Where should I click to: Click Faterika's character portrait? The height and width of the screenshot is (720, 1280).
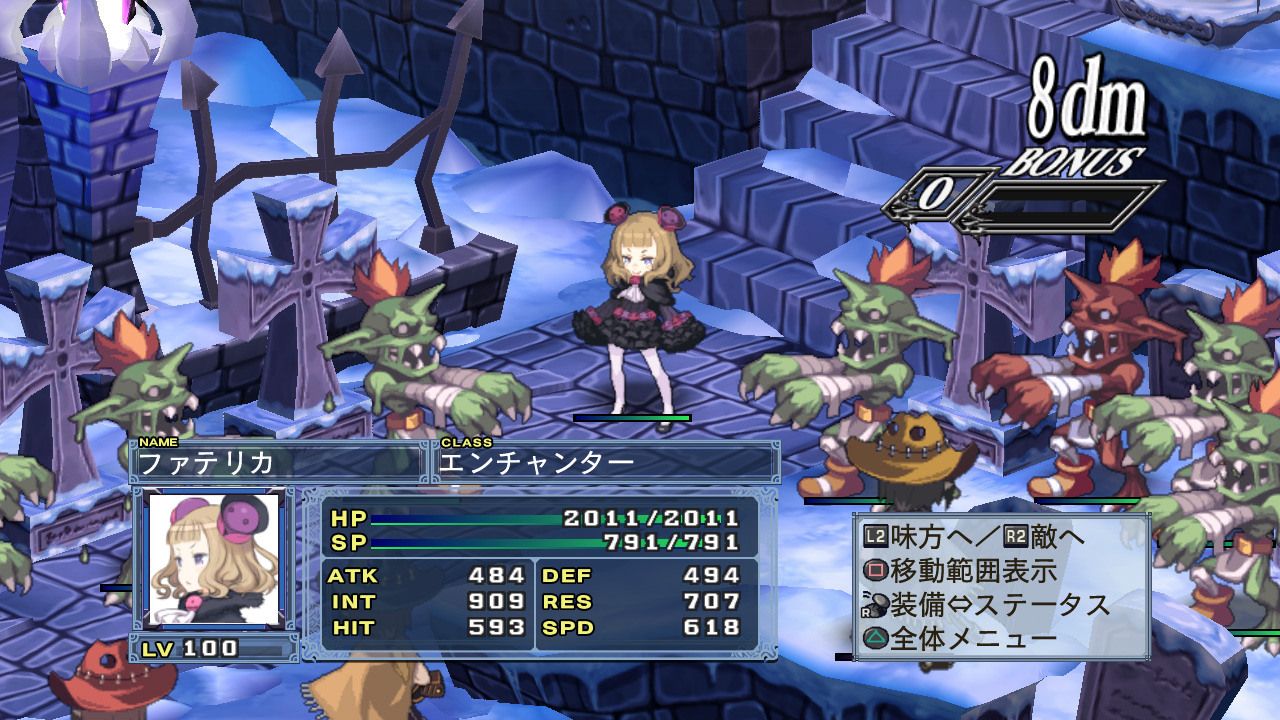click(x=214, y=559)
